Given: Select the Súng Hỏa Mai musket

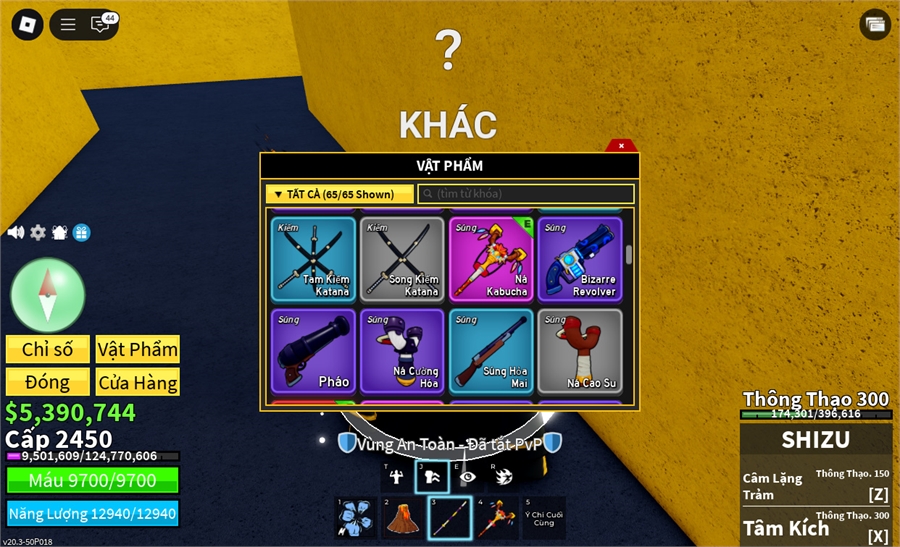Looking at the screenshot, I should pos(491,351).
